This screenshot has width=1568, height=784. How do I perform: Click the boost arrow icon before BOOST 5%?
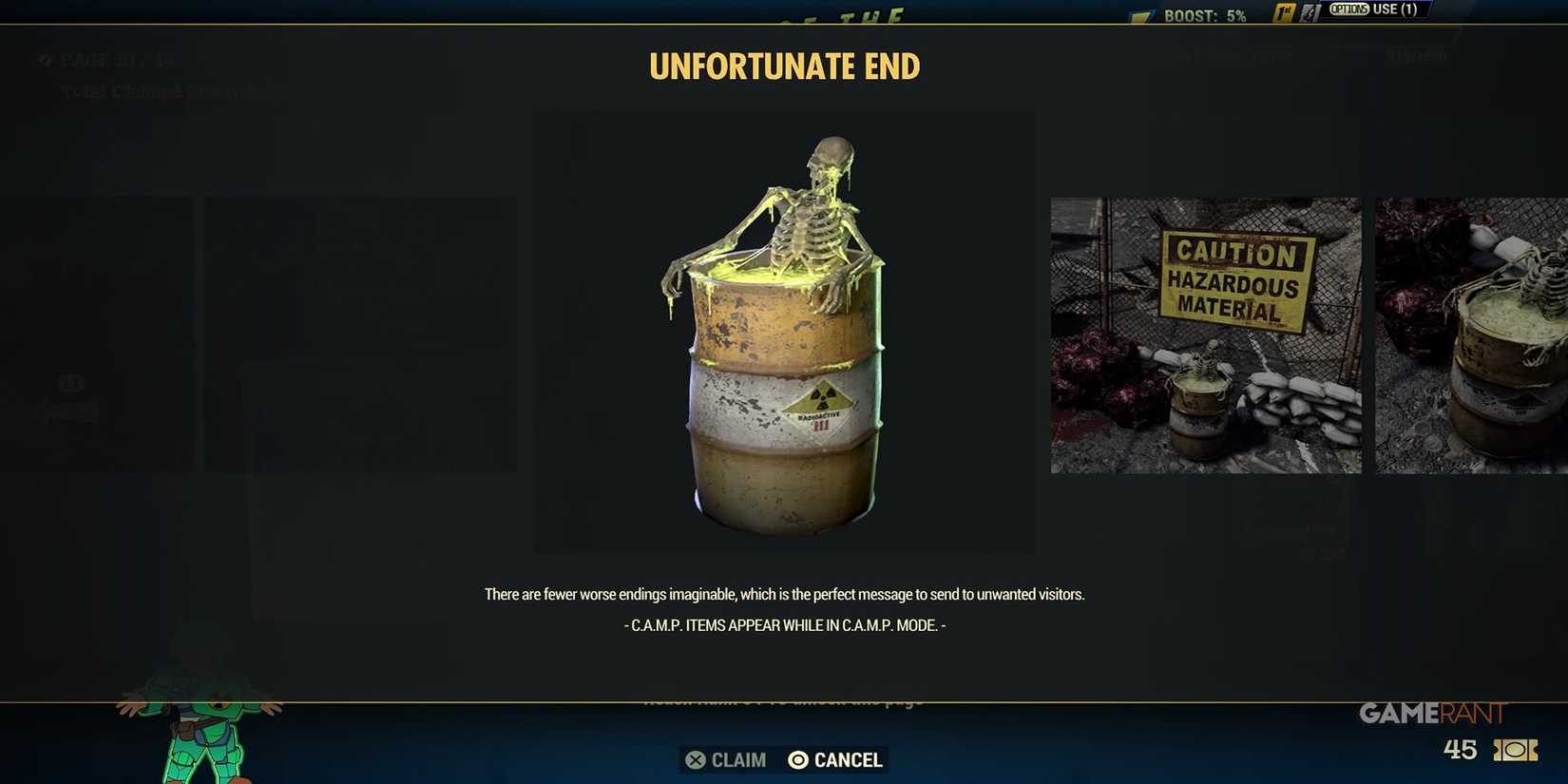pos(1139,14)
